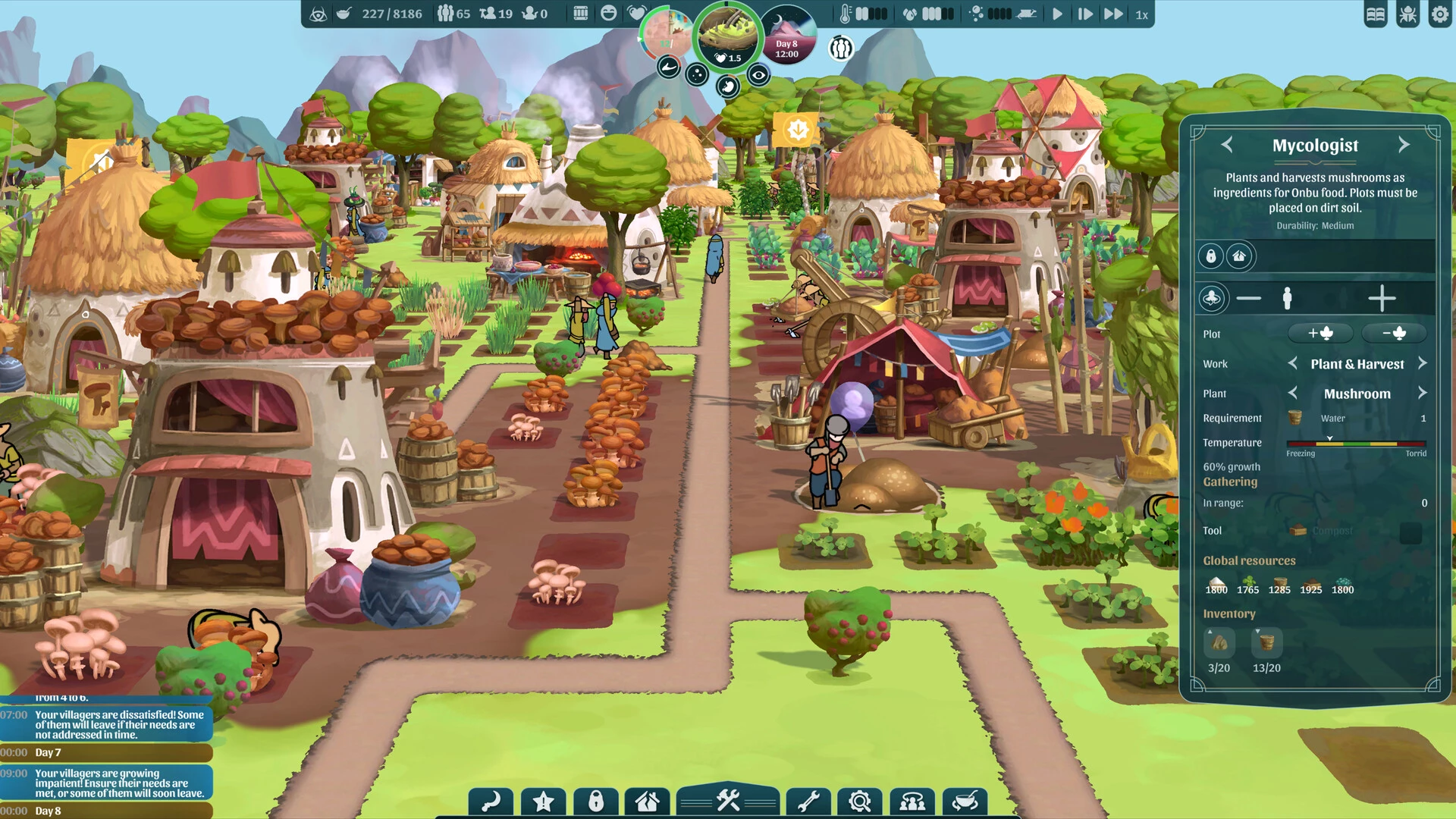Click the Onbu eye vision icon
This screenshot has height=819, width=1456.
click(758, 75)
